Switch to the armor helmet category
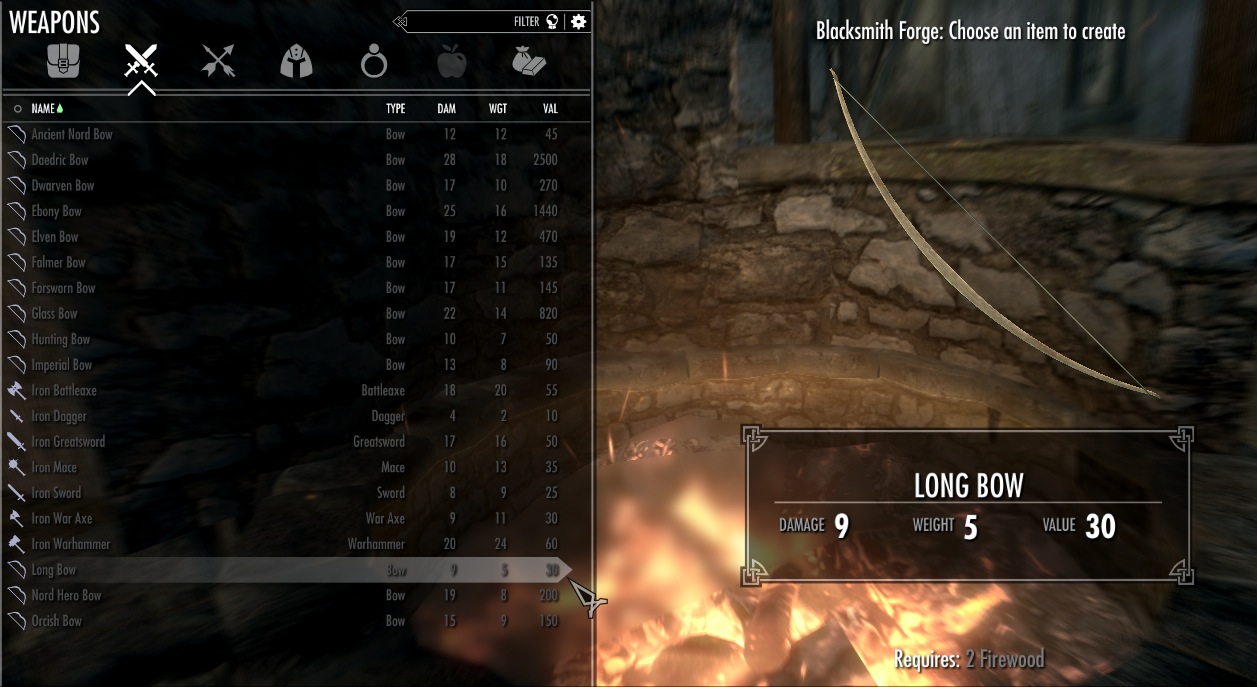This screenshot has height=687, width=1257. point(296,62)
